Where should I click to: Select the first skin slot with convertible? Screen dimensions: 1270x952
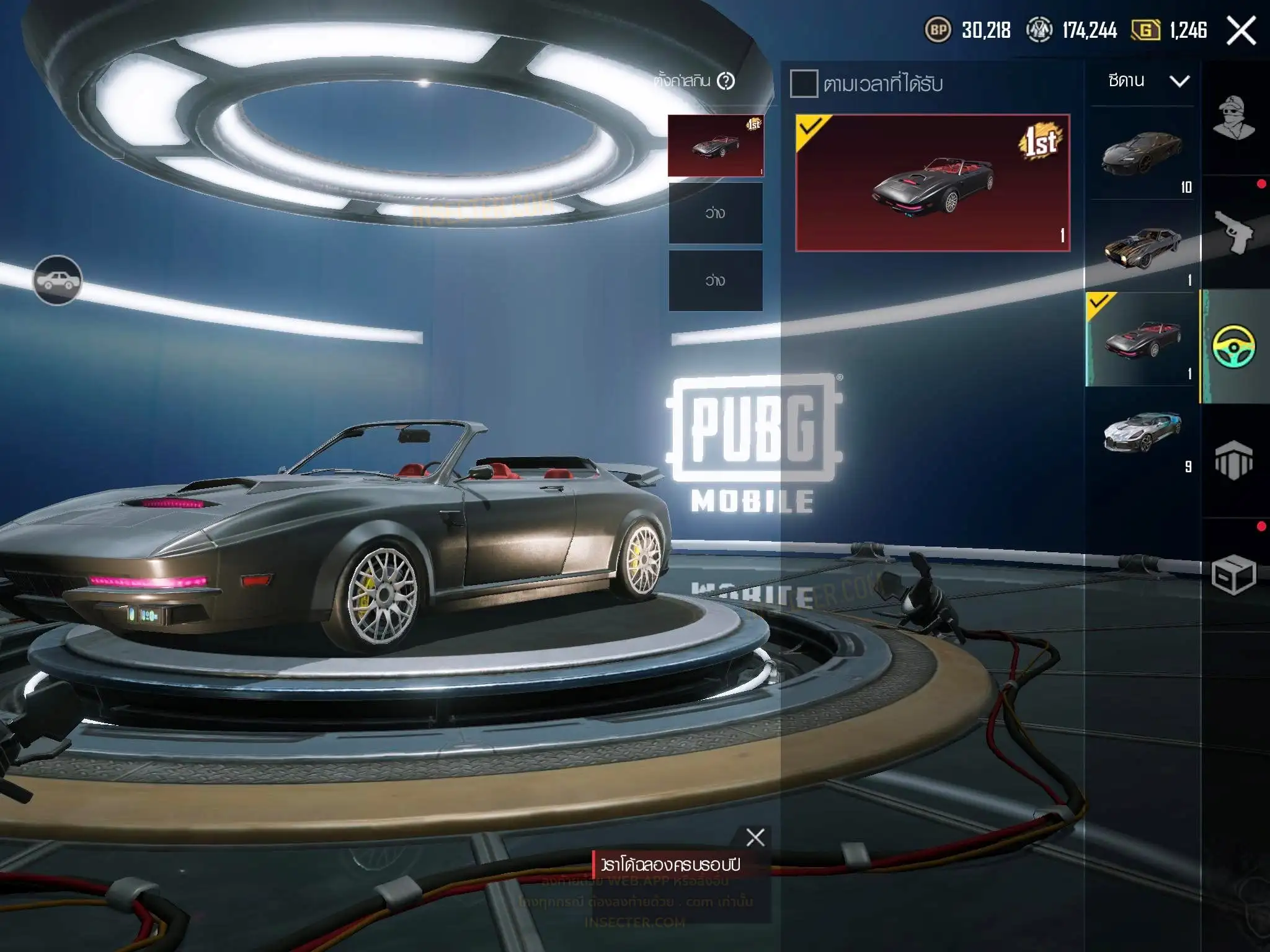pos(716,146)
